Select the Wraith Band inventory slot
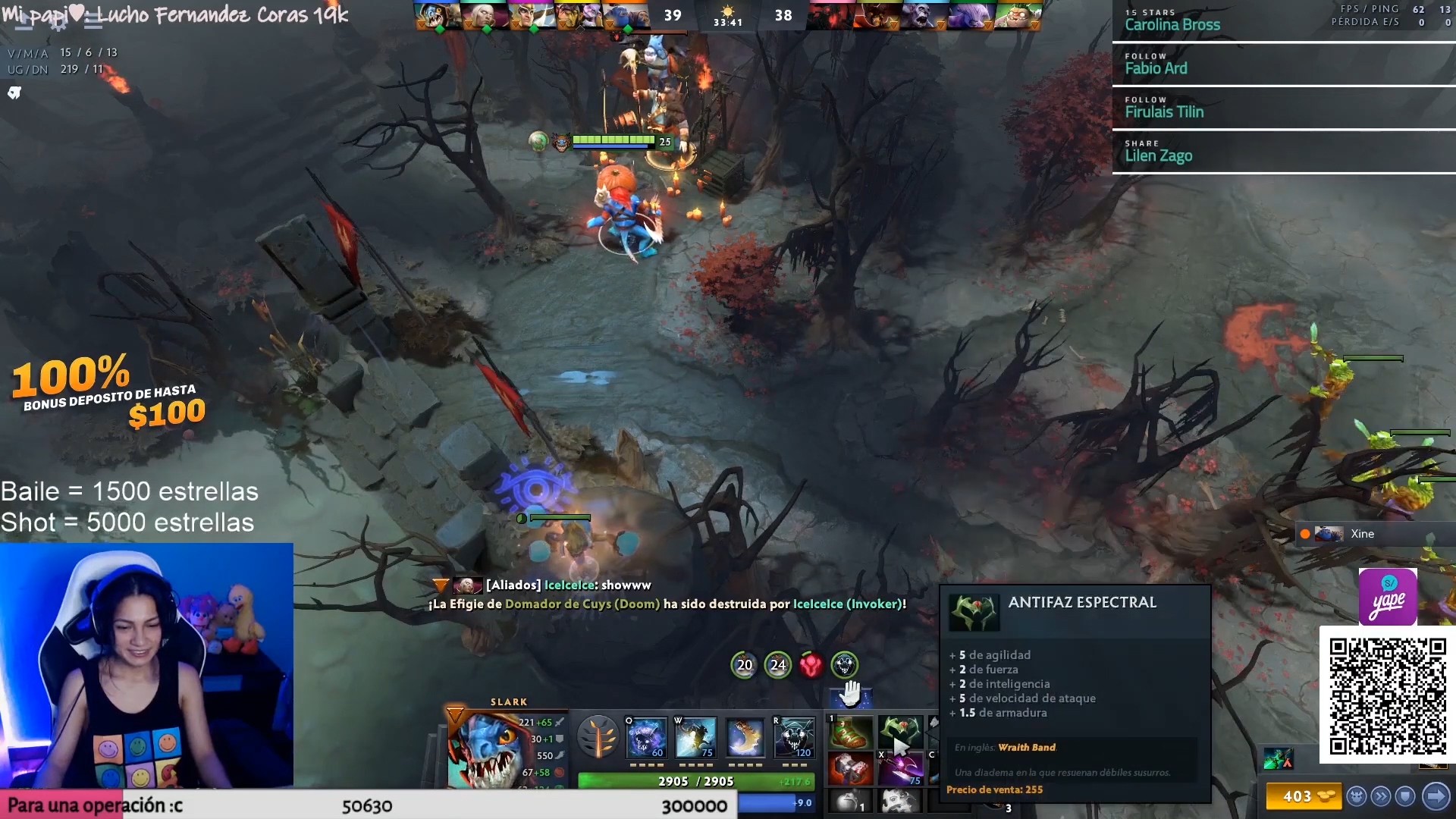 [x=900, y=733]
